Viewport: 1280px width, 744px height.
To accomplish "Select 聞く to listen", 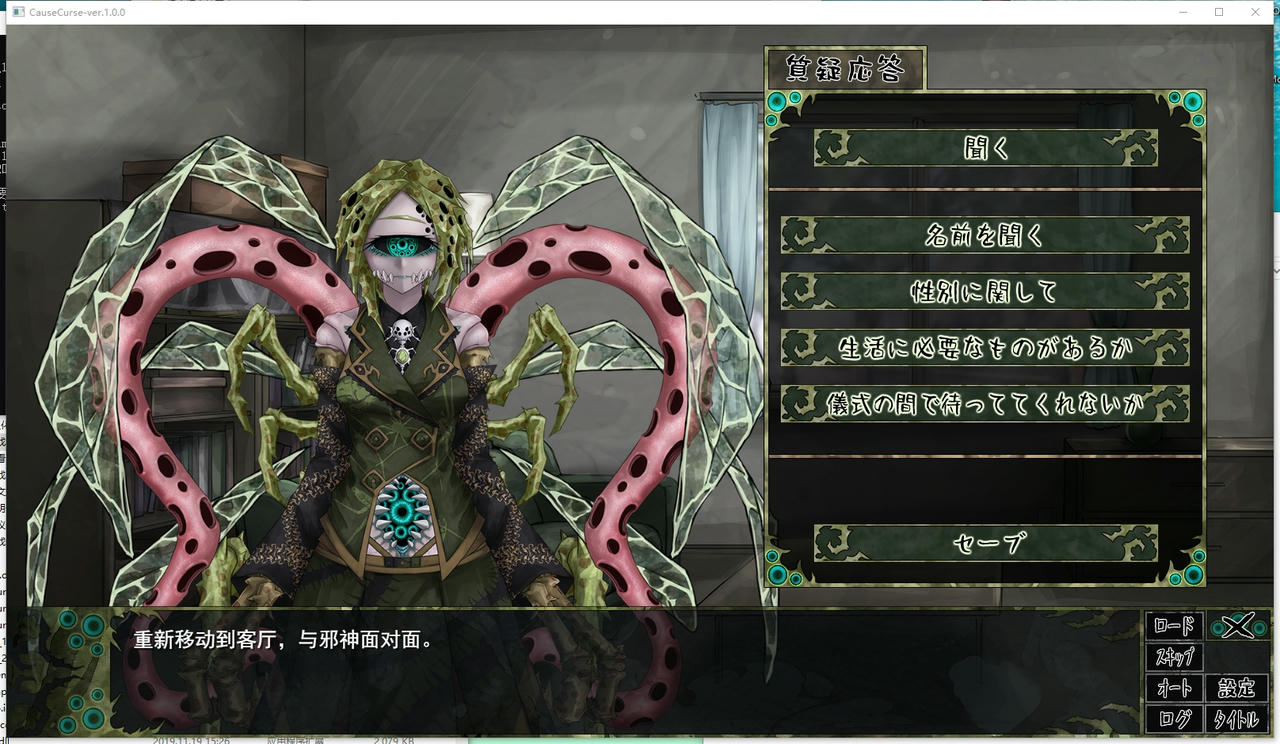I will (x=985, y=148).
